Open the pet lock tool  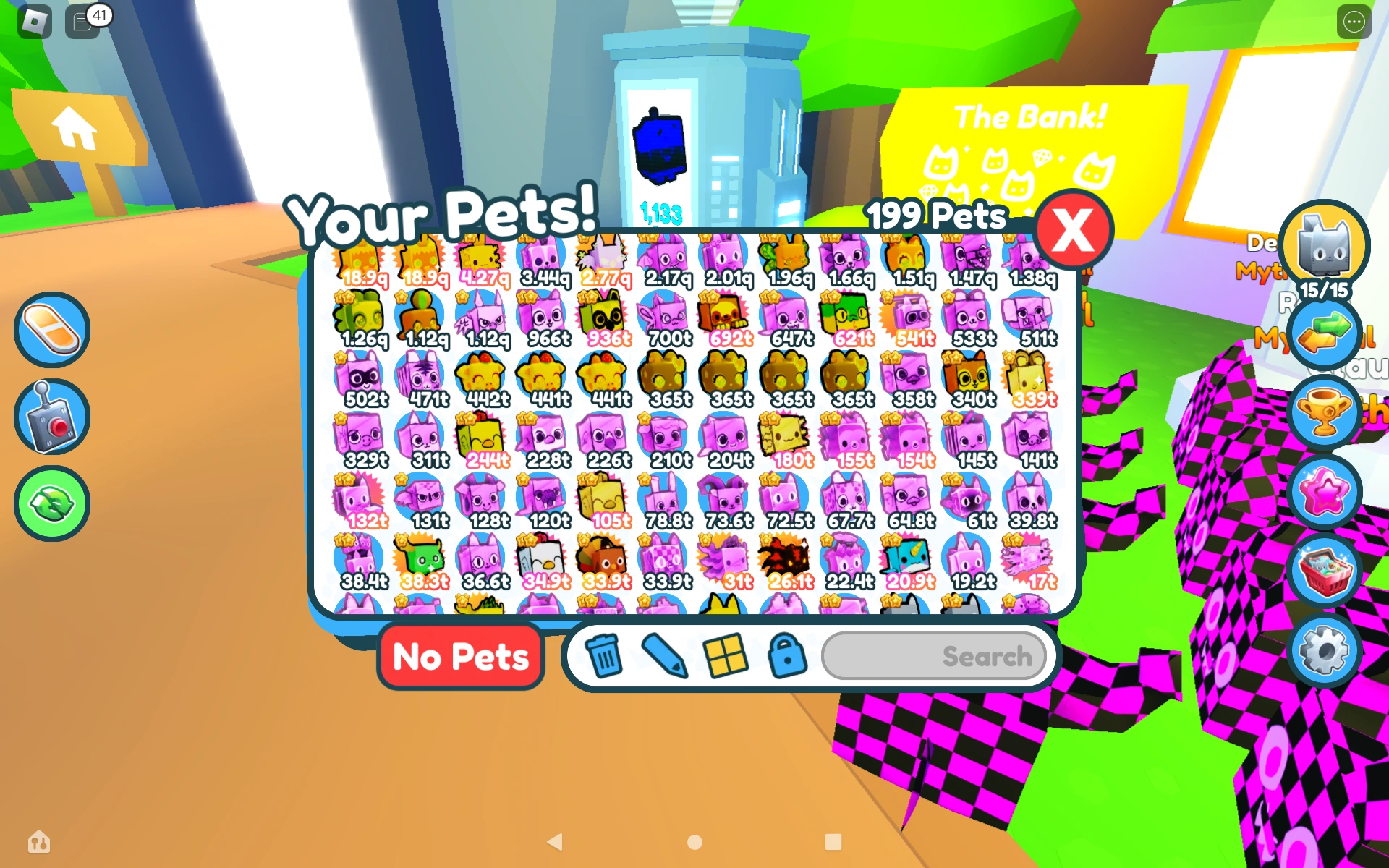789,657
